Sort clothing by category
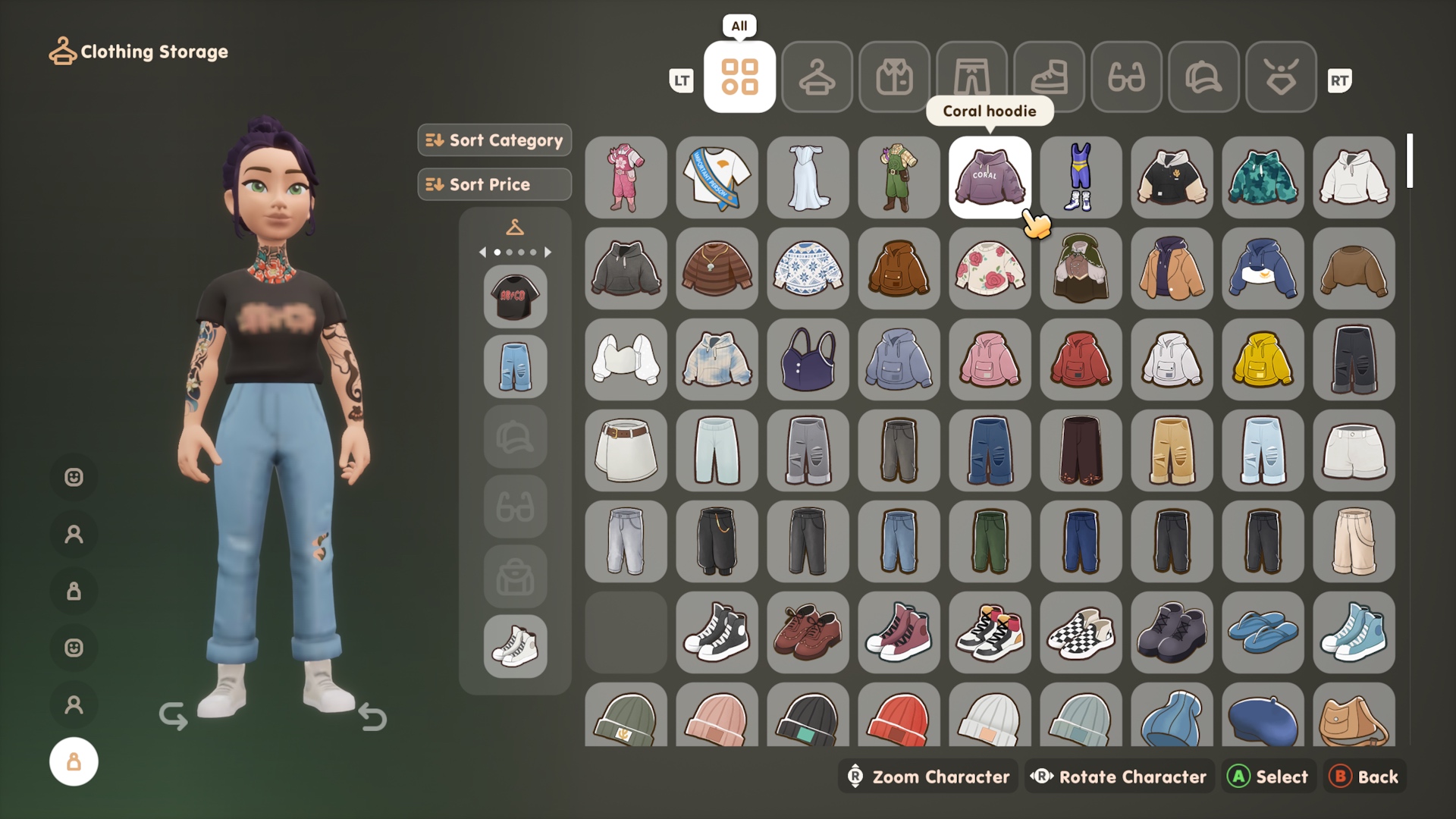Viewport: 1456px width, 819px height. (x=494, y=140)
